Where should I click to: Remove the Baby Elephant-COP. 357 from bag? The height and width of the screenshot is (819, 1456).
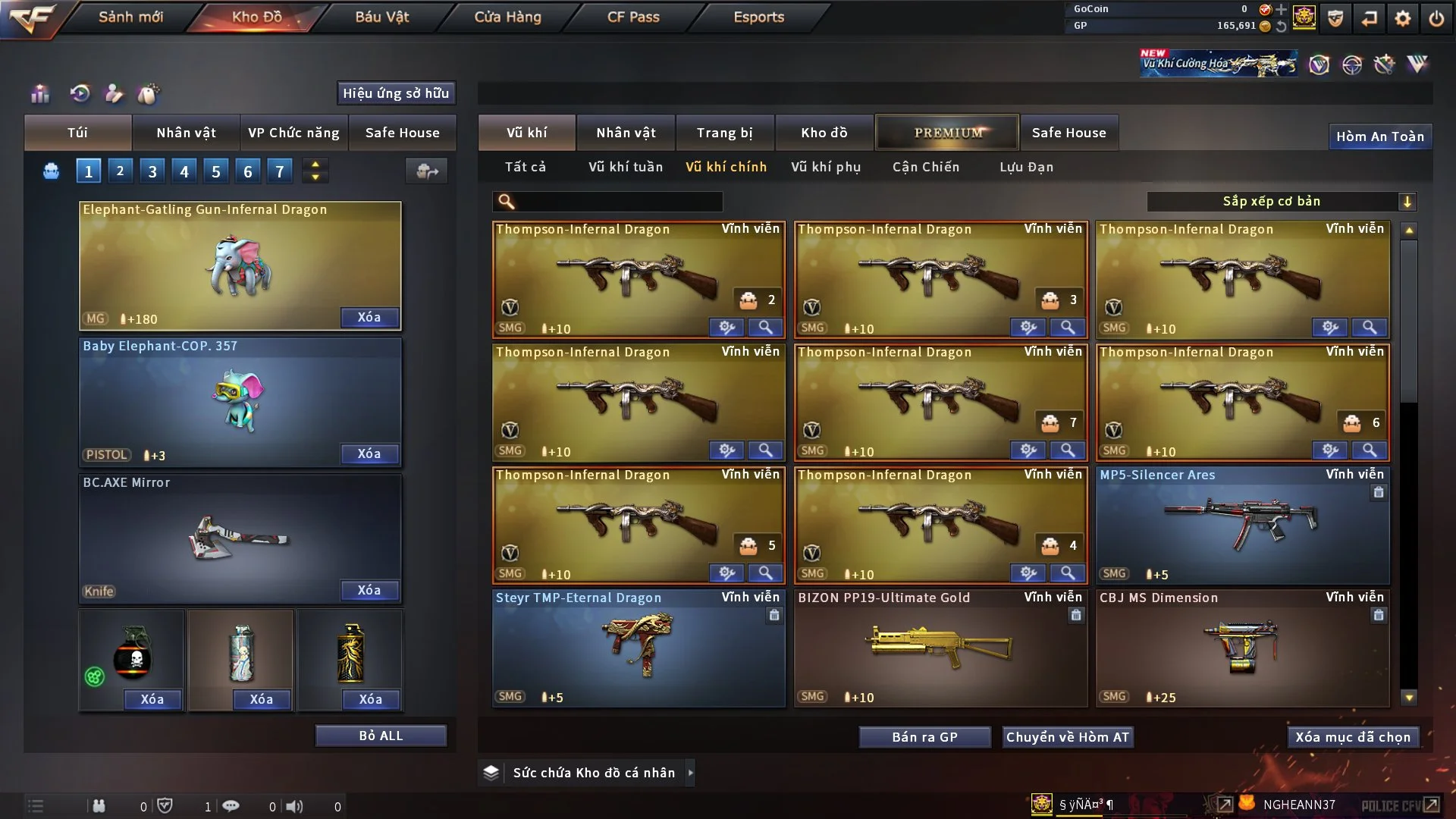[369, 453]
